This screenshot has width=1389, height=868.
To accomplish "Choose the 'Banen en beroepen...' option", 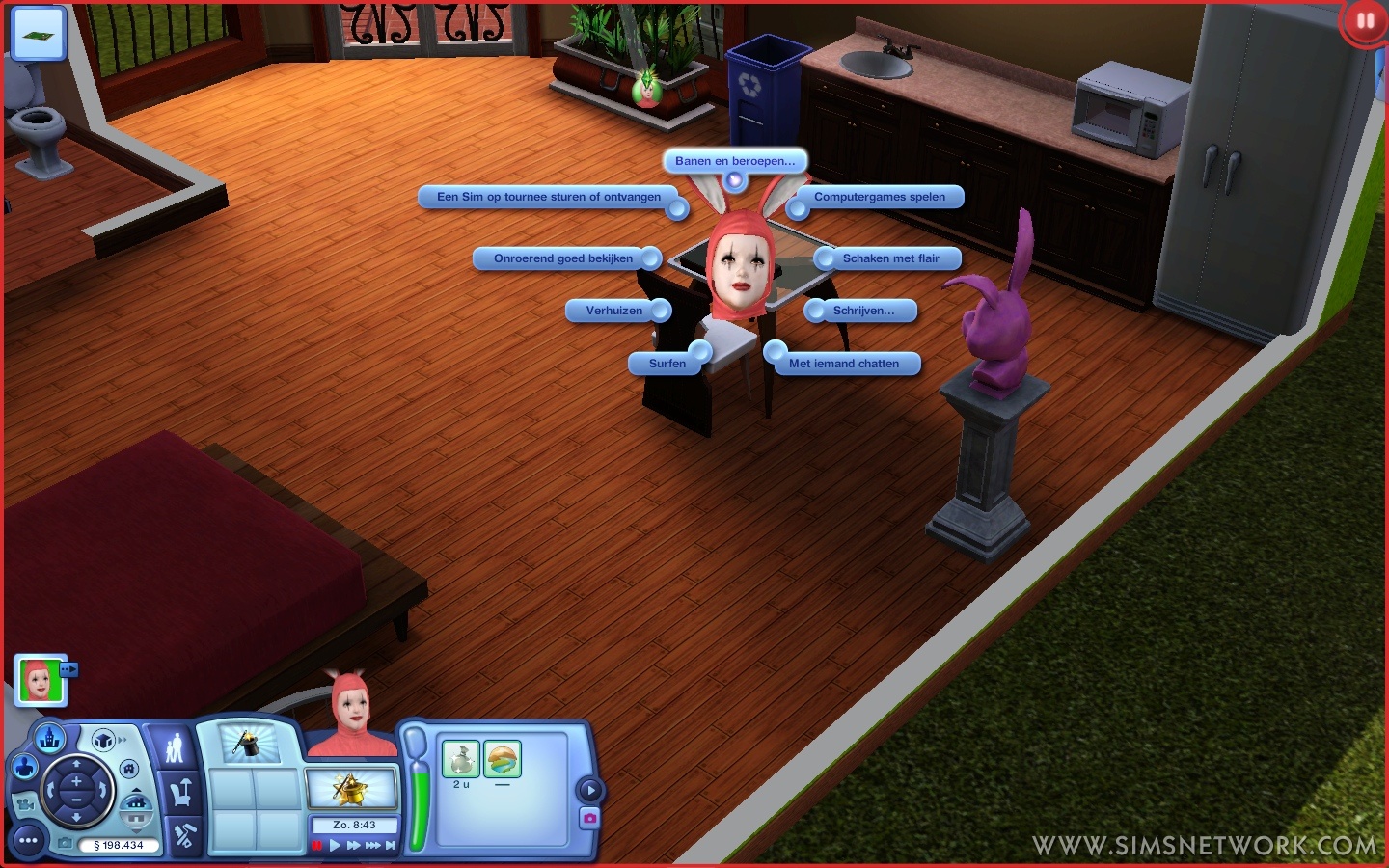I will [735, 161].
